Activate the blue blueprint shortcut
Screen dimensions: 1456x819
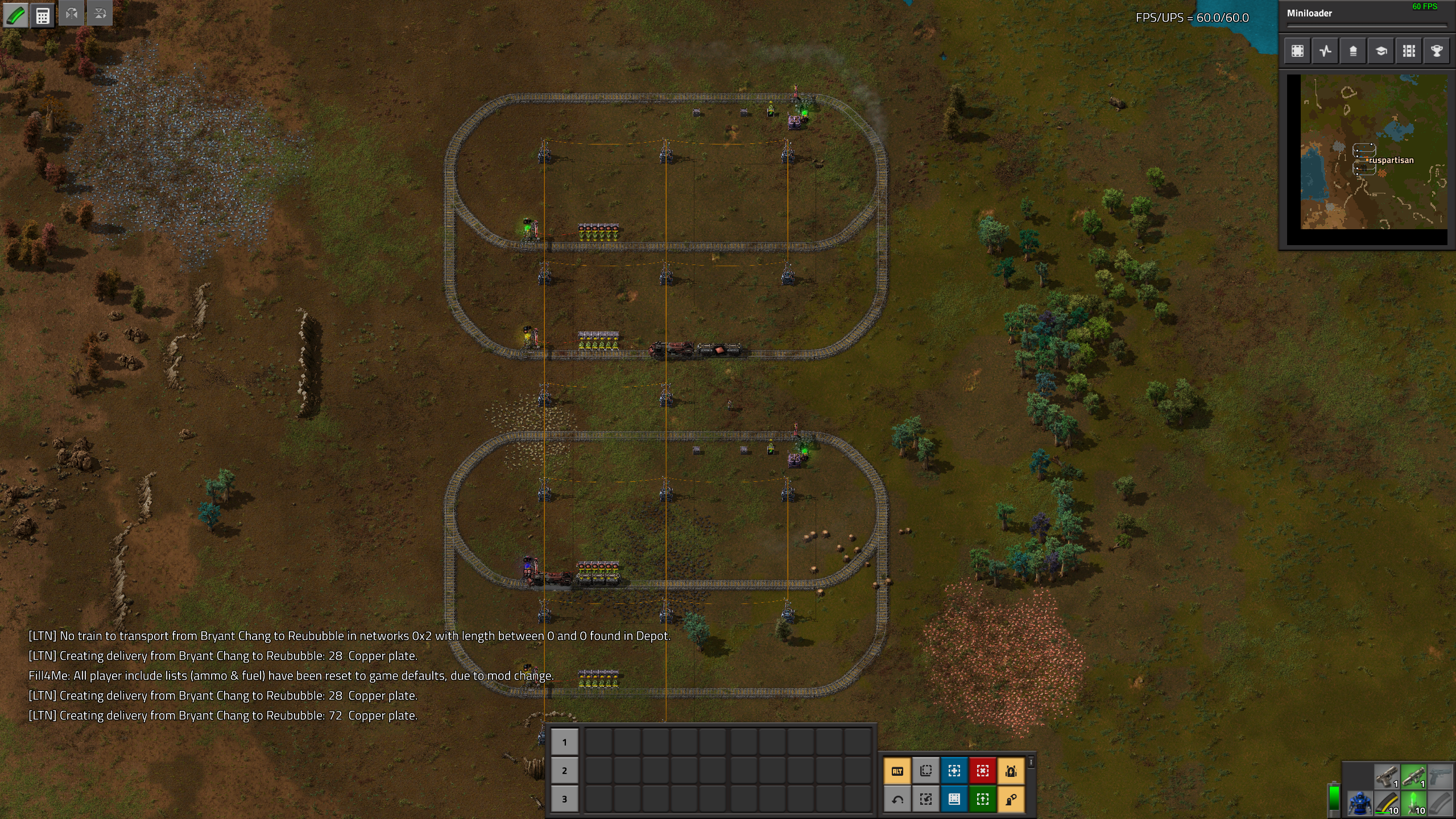tap(954, 771)
